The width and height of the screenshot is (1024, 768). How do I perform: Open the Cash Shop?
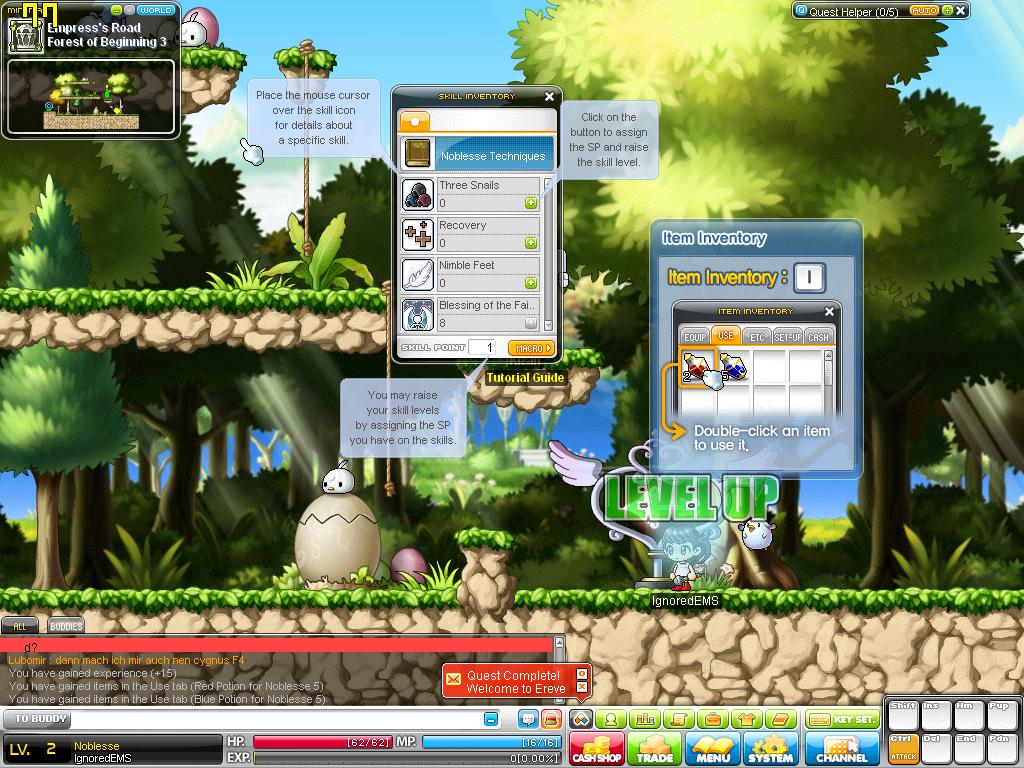pyautogui.click(x=597, y=749)
